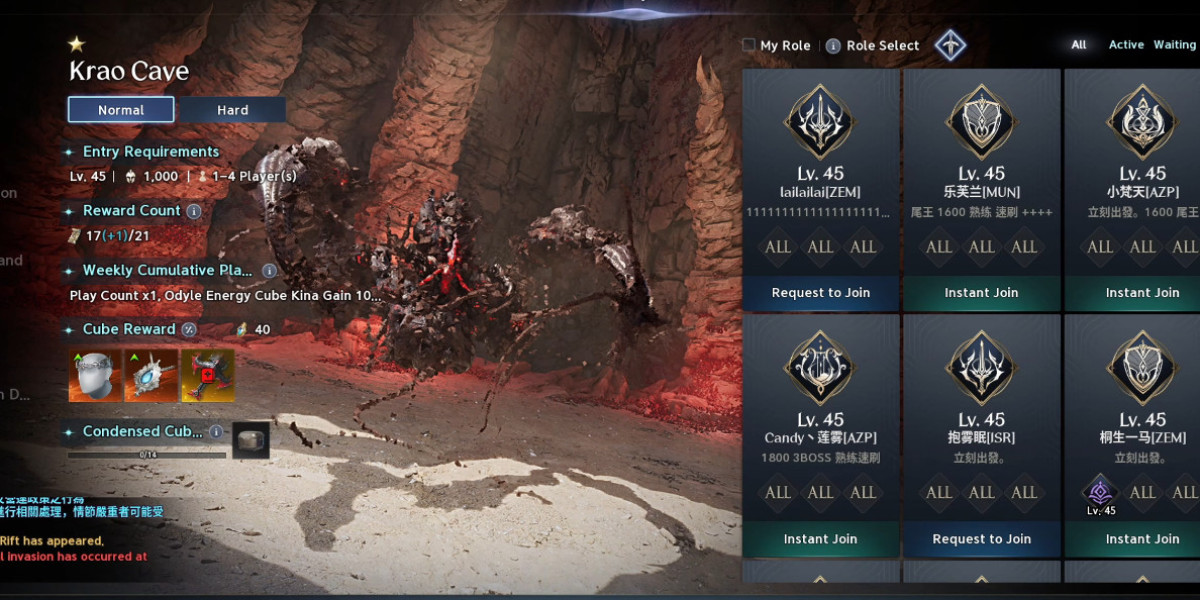Select the Normal difficulty tab

coord(121,110)
